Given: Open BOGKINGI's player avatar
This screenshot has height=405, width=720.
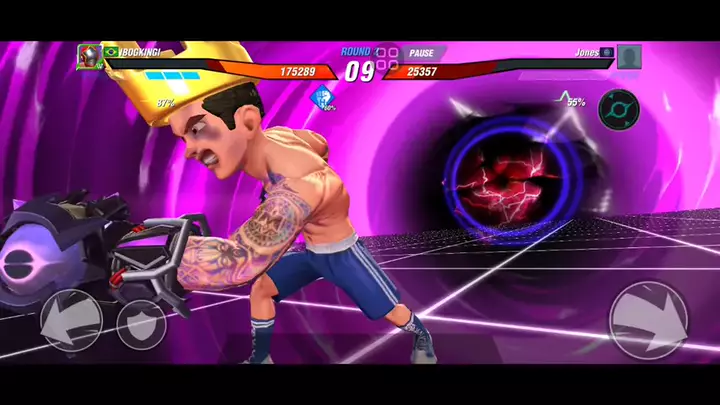Looking at the screenshot, I should 89,57.
